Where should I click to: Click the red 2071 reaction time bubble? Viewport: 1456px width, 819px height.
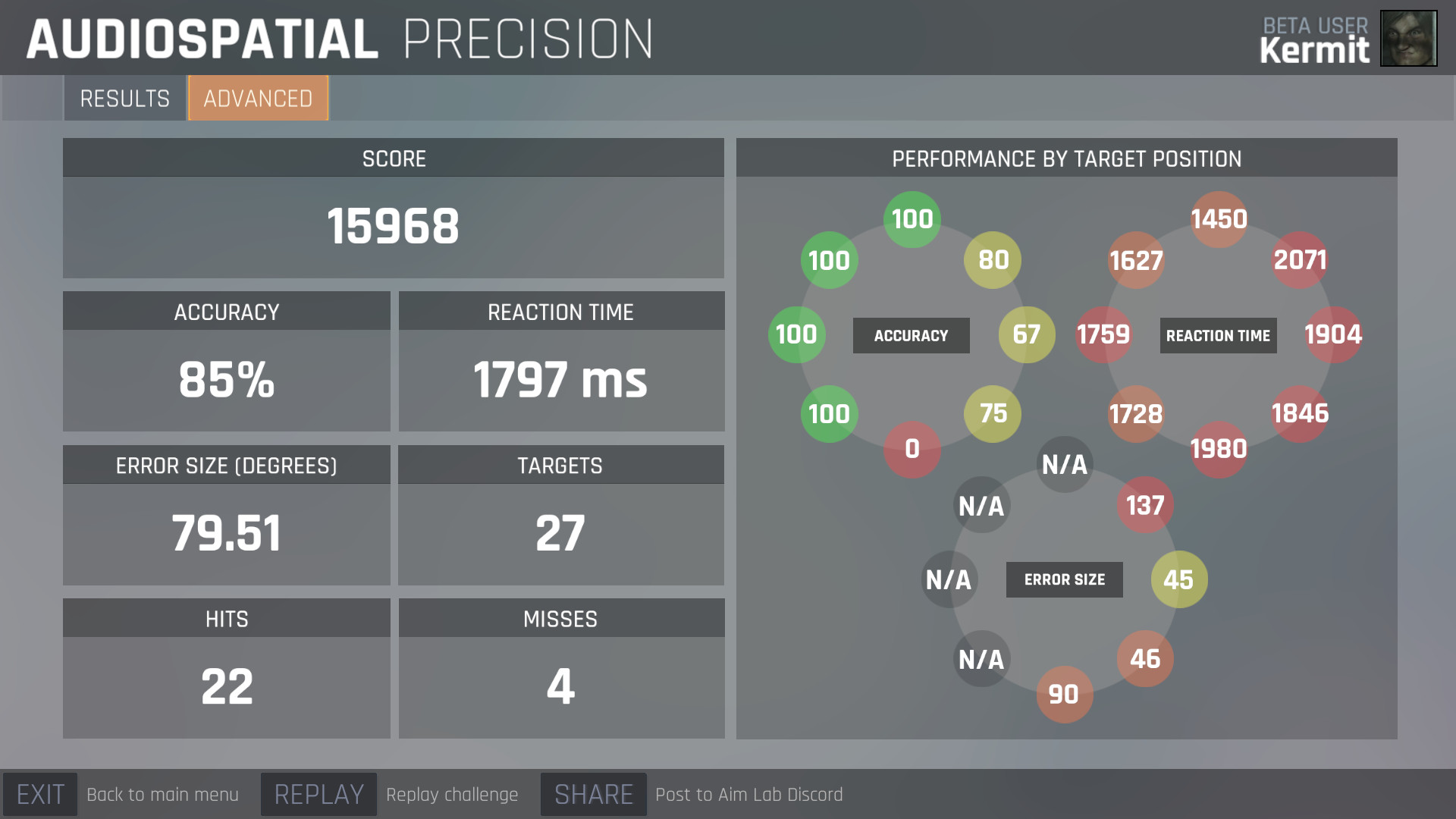1298,260
